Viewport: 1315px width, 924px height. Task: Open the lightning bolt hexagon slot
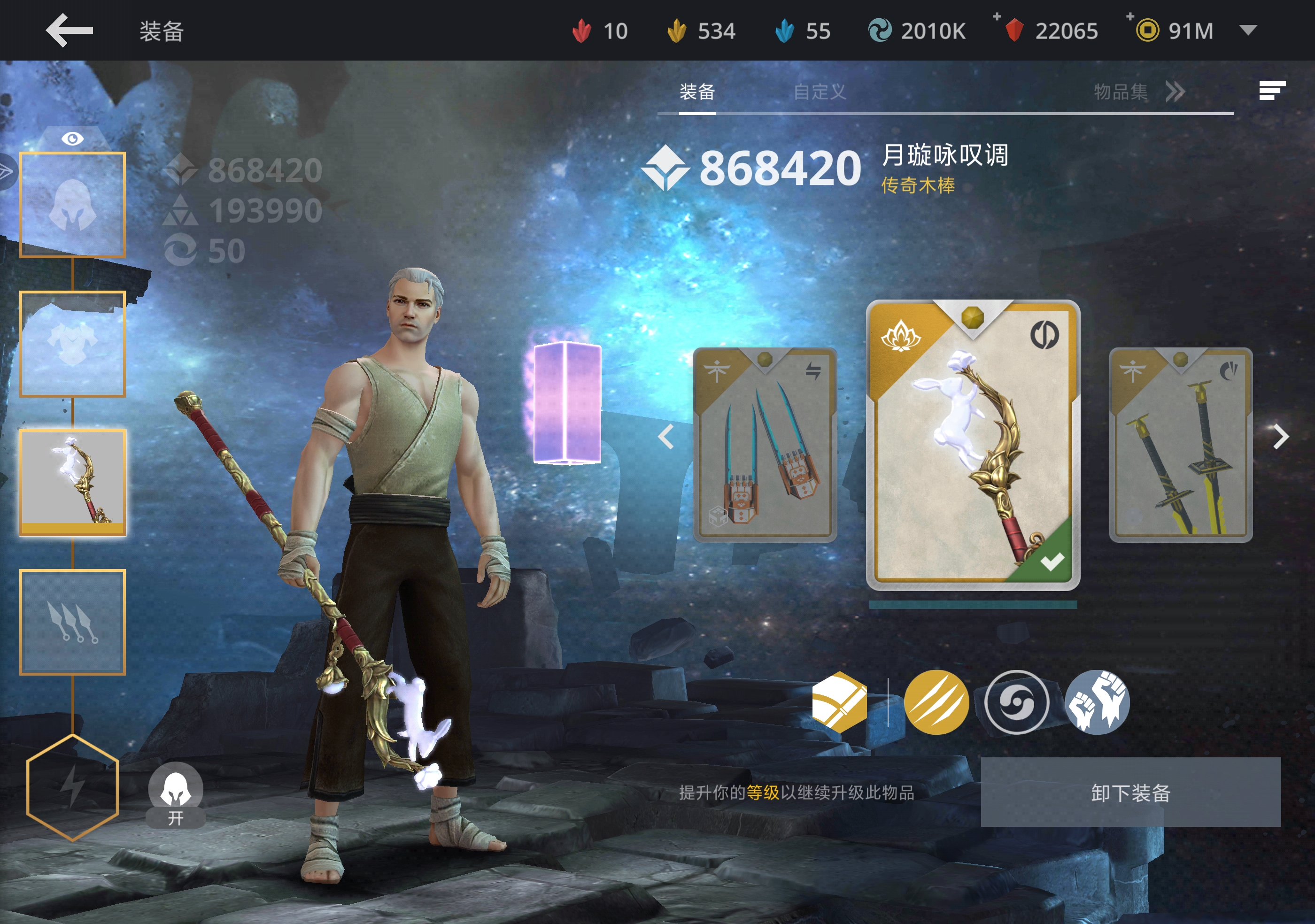[72, 787]
